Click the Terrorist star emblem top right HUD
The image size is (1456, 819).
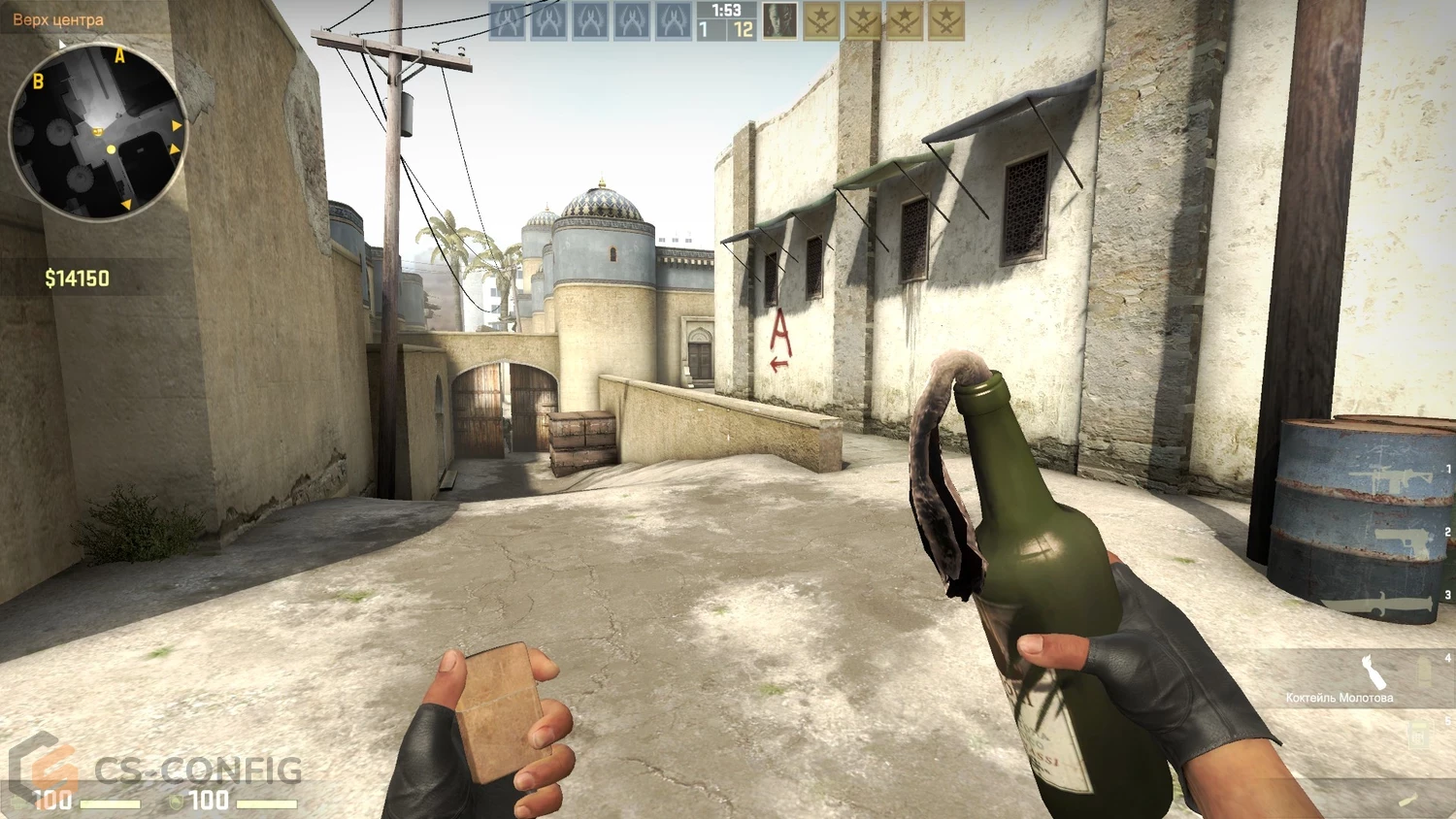click(822, 19)
